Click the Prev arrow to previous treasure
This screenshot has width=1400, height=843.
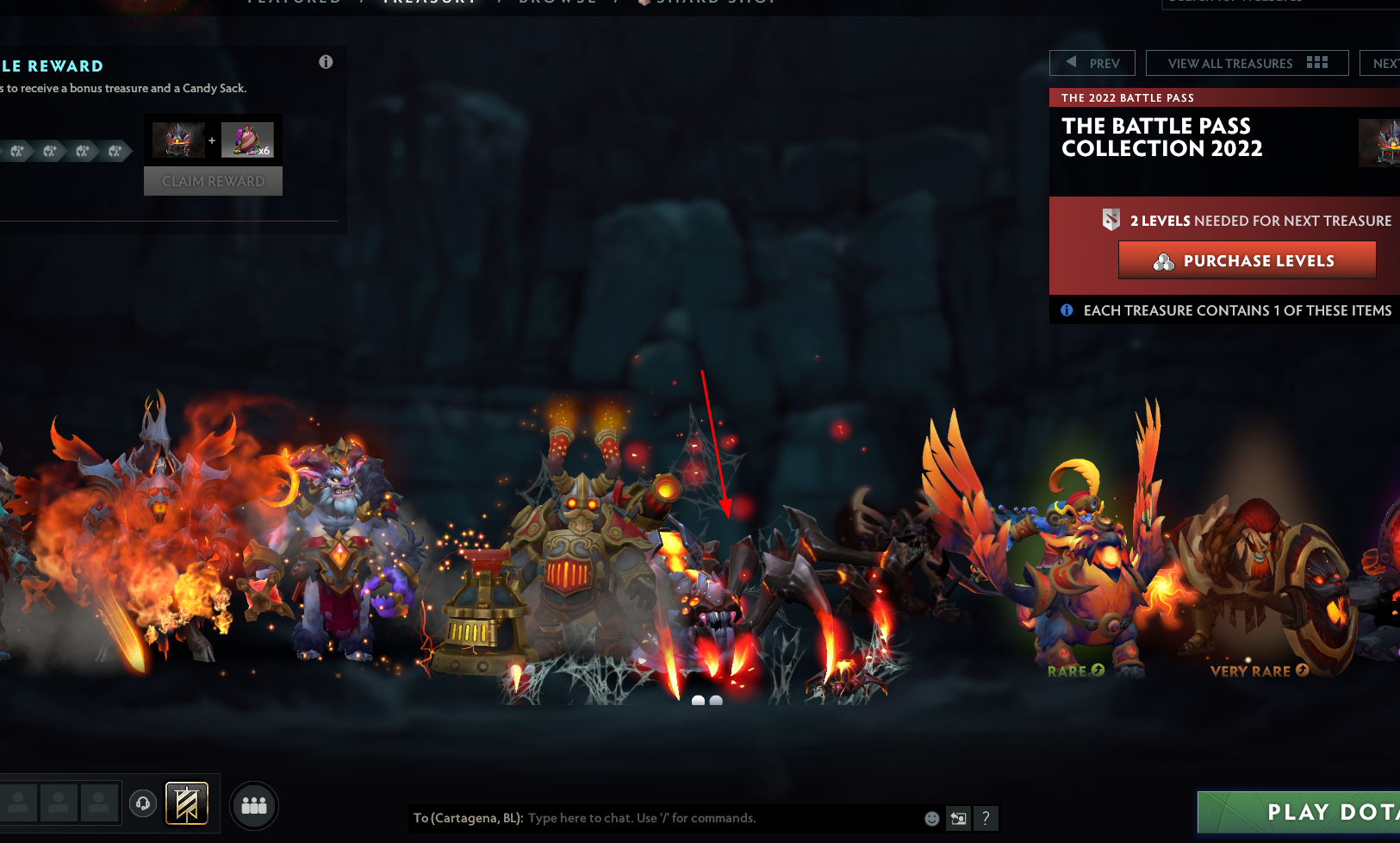1071,62
